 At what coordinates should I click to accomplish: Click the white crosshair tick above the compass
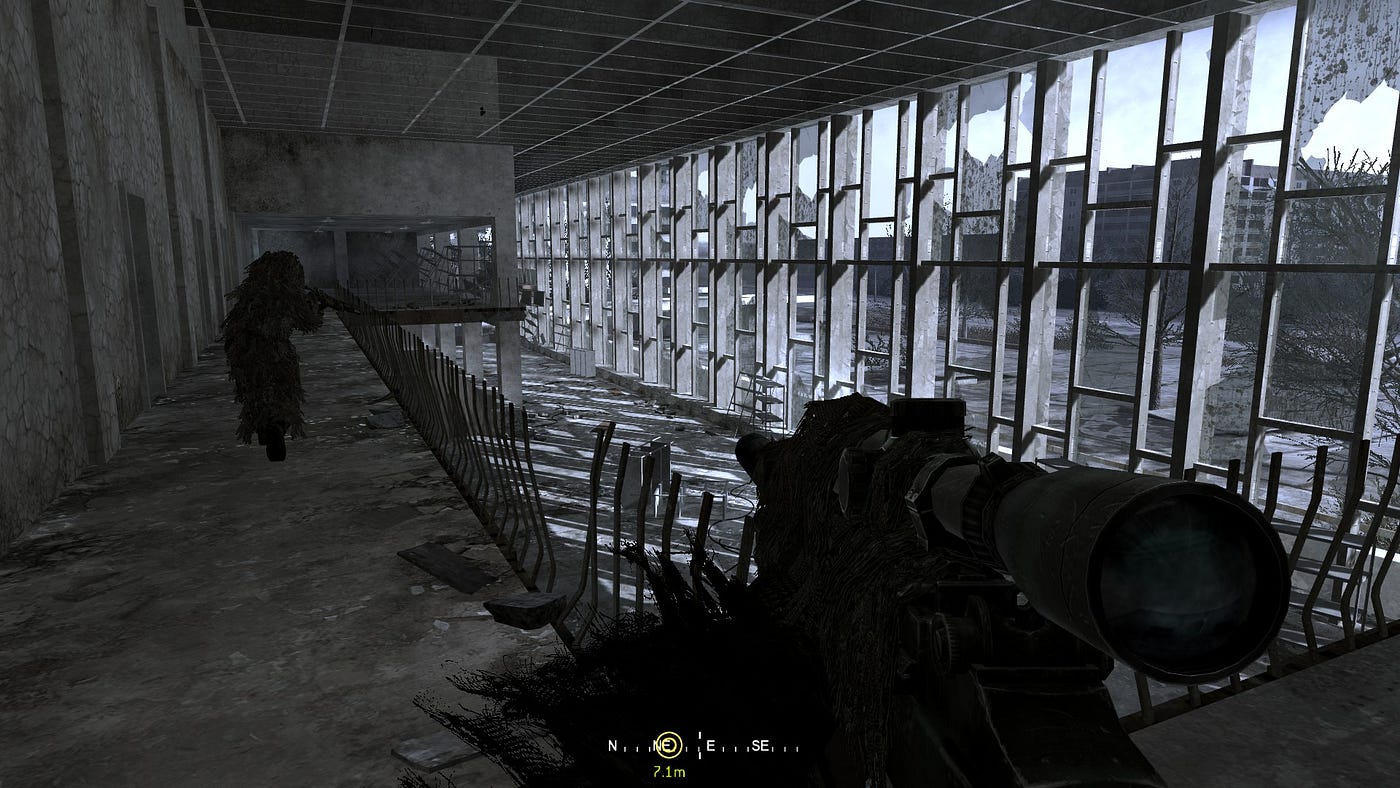[x=700, y=735]
